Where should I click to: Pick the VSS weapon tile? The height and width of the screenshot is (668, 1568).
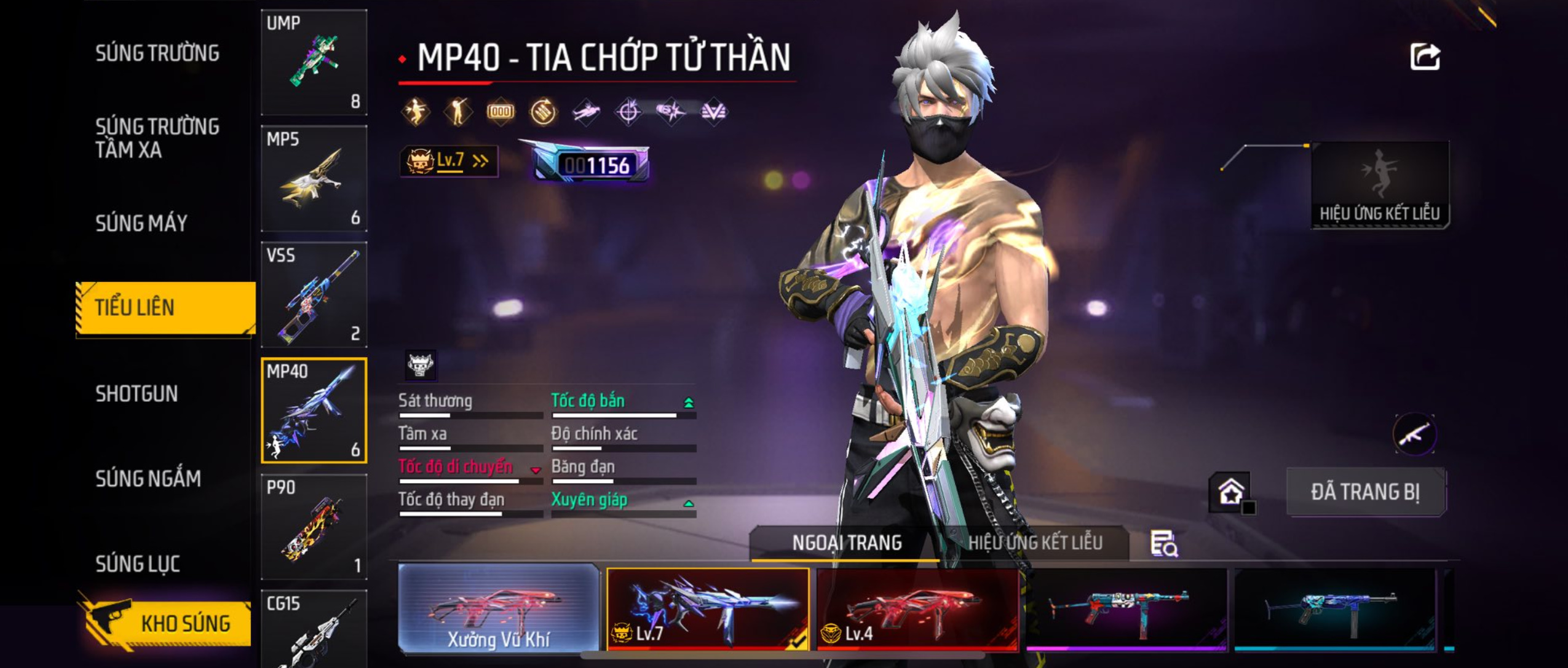coord(314,294)
